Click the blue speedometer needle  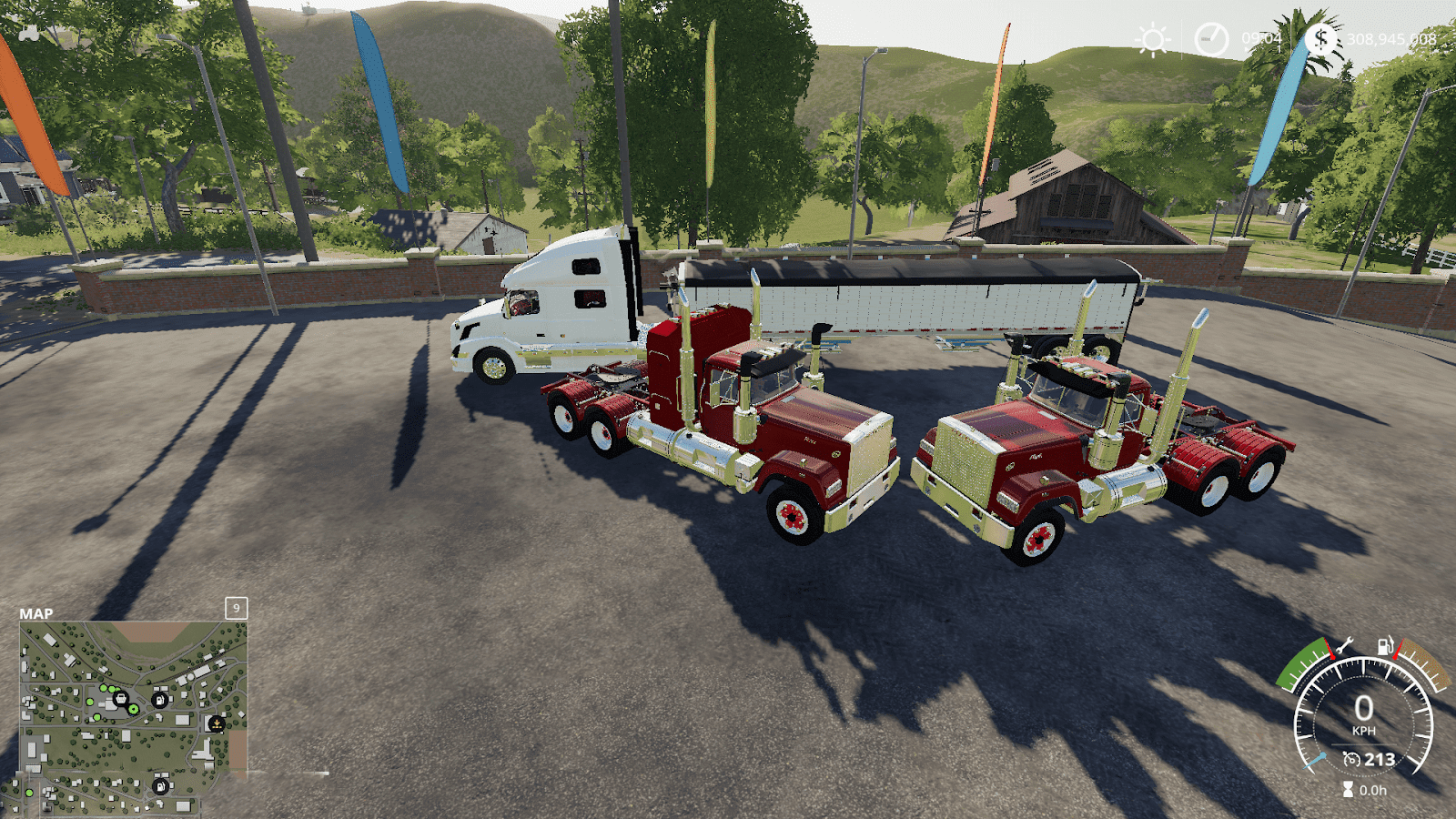[x=1314, y=761]
